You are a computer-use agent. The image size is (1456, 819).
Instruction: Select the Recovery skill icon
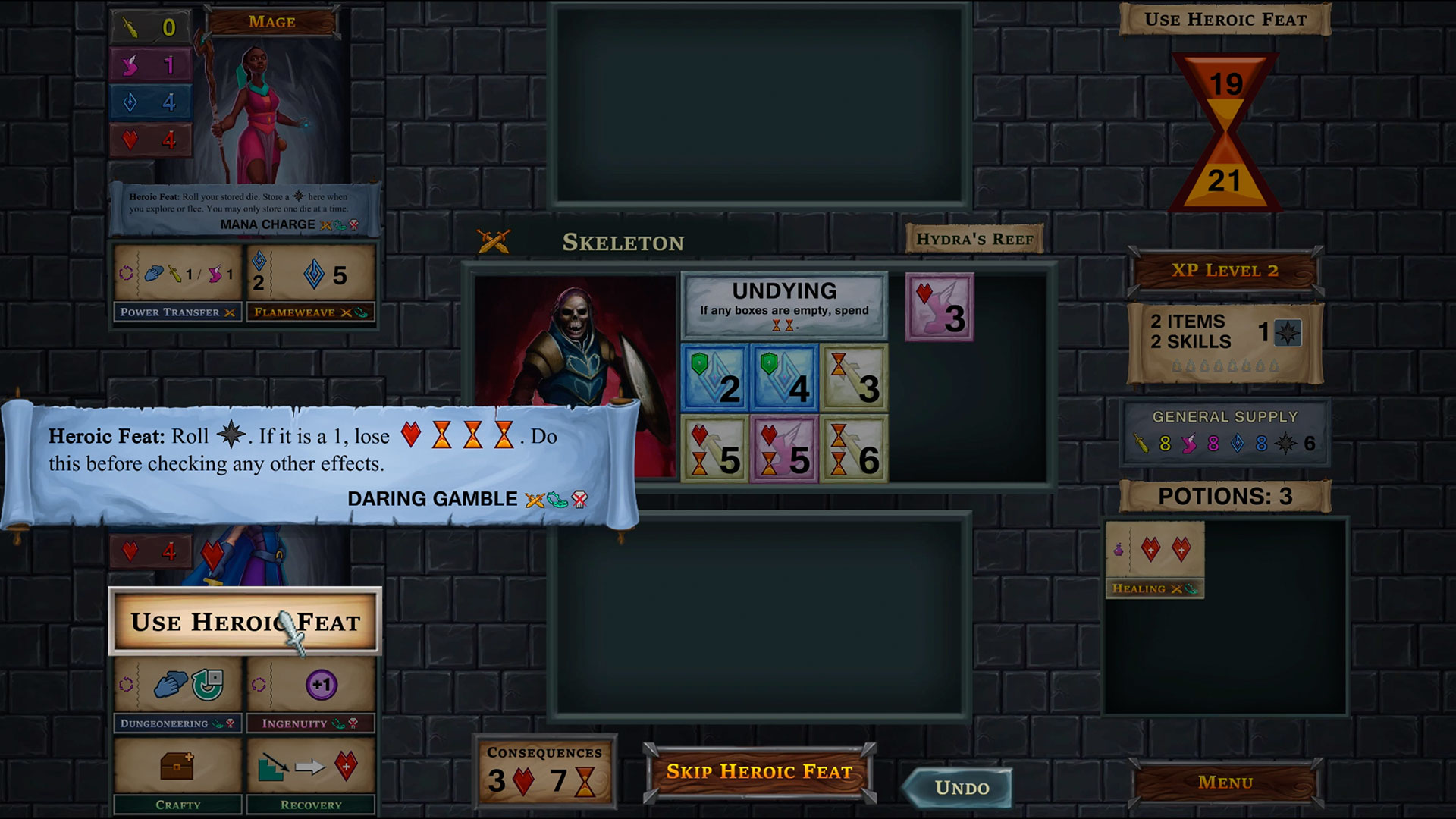click(311, 766)
